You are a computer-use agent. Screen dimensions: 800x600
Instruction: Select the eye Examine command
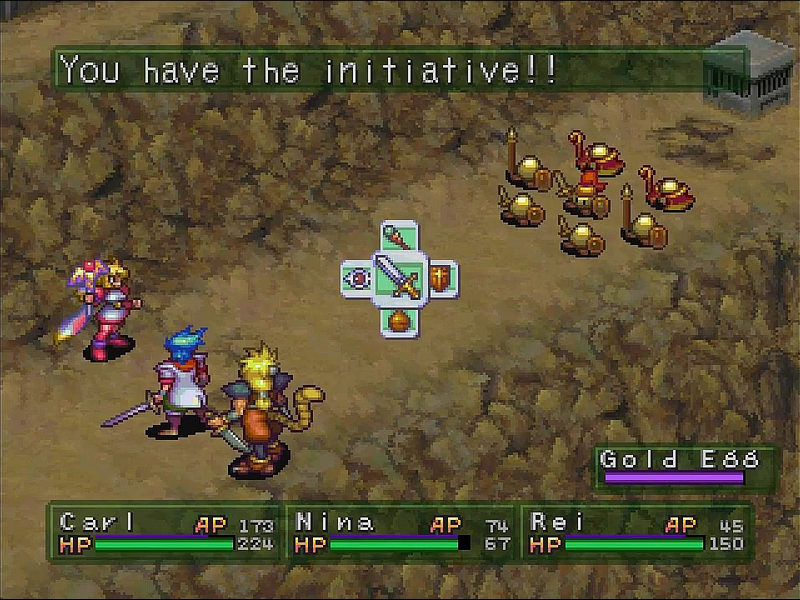pyautogui.click(x=357, y=278)
